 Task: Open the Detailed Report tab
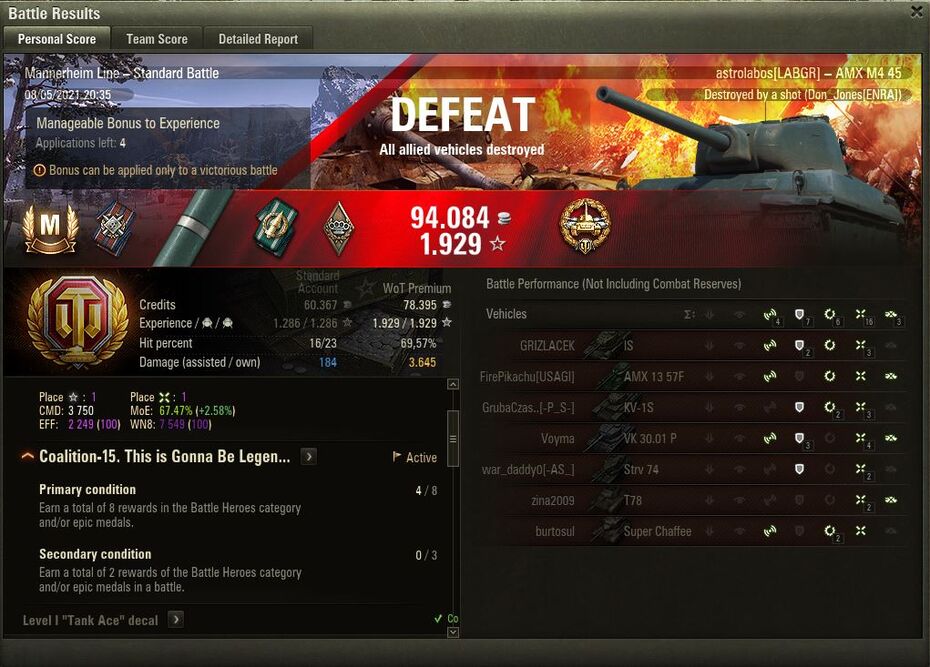[258, 39]
